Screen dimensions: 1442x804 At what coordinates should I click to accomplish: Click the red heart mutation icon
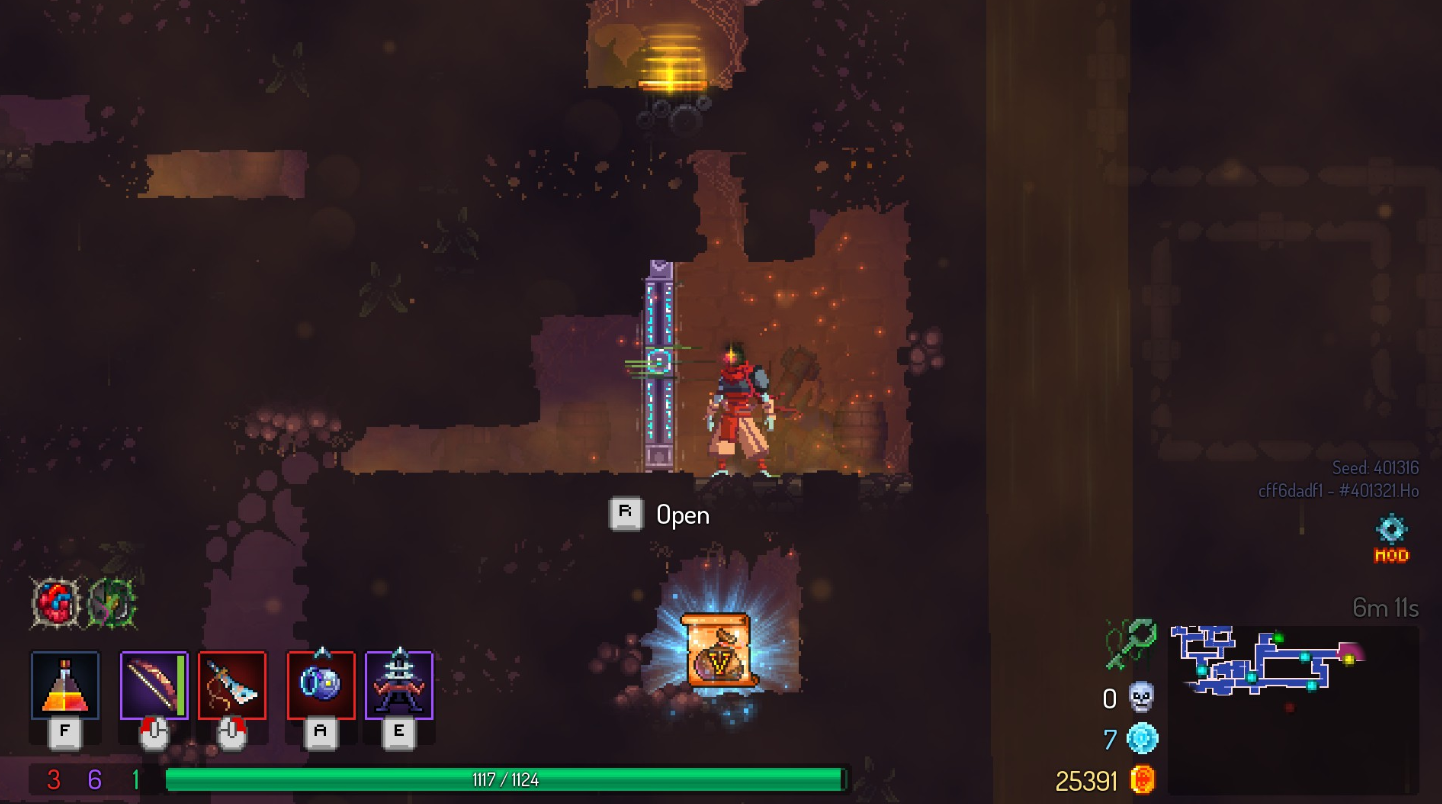[x=56, y=604]
